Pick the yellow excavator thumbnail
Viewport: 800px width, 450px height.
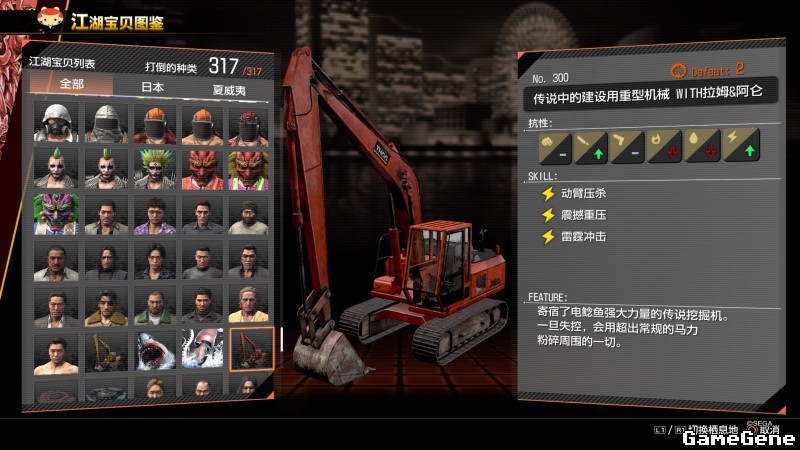(105, 350)
